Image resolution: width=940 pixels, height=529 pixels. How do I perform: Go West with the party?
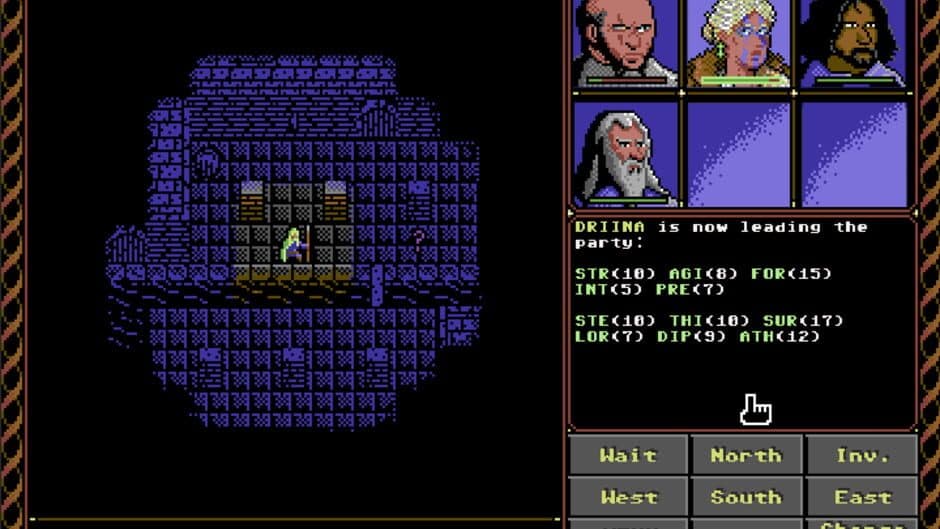628,497
